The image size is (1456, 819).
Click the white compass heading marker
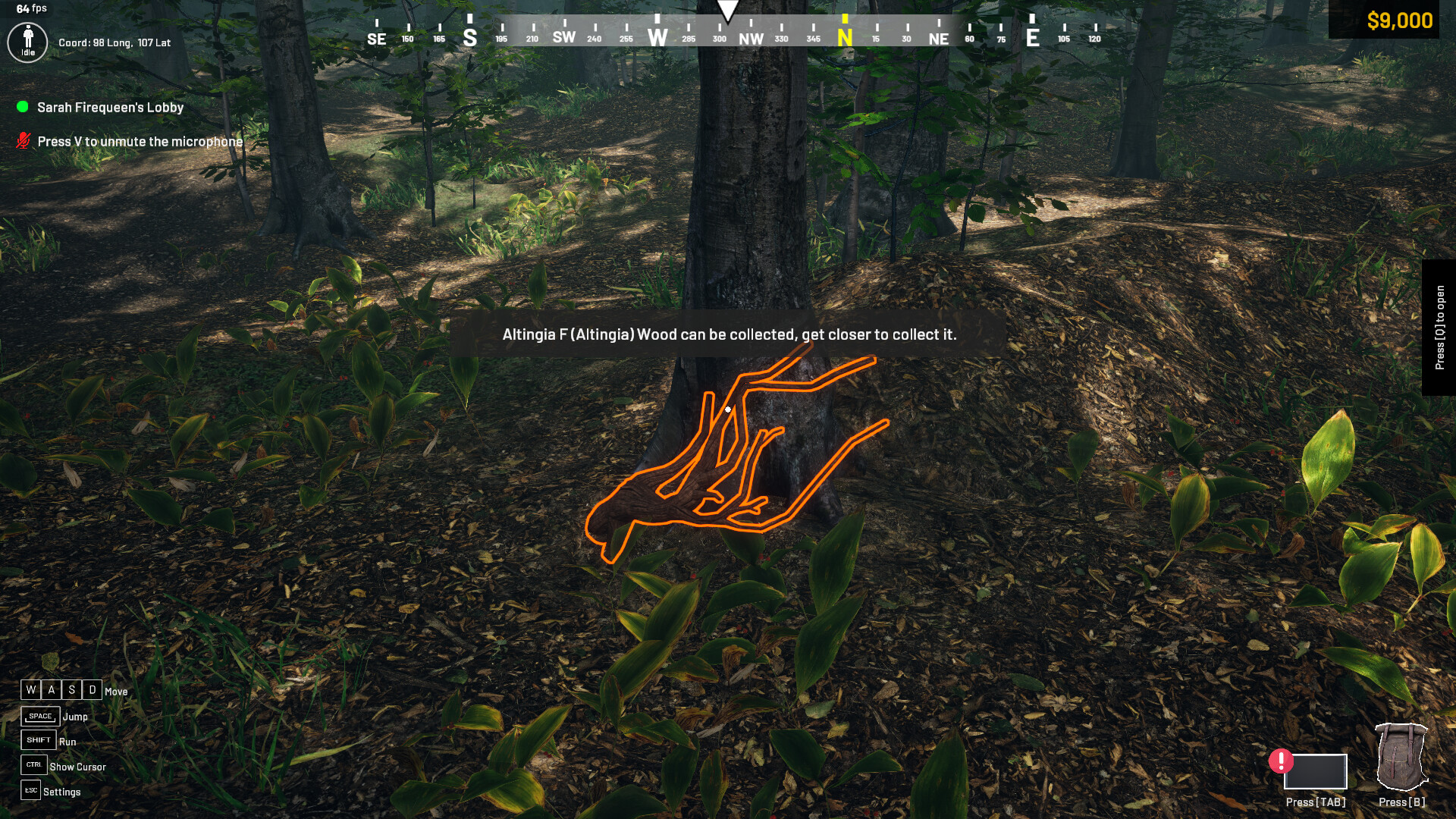click(x=728, y=10)
